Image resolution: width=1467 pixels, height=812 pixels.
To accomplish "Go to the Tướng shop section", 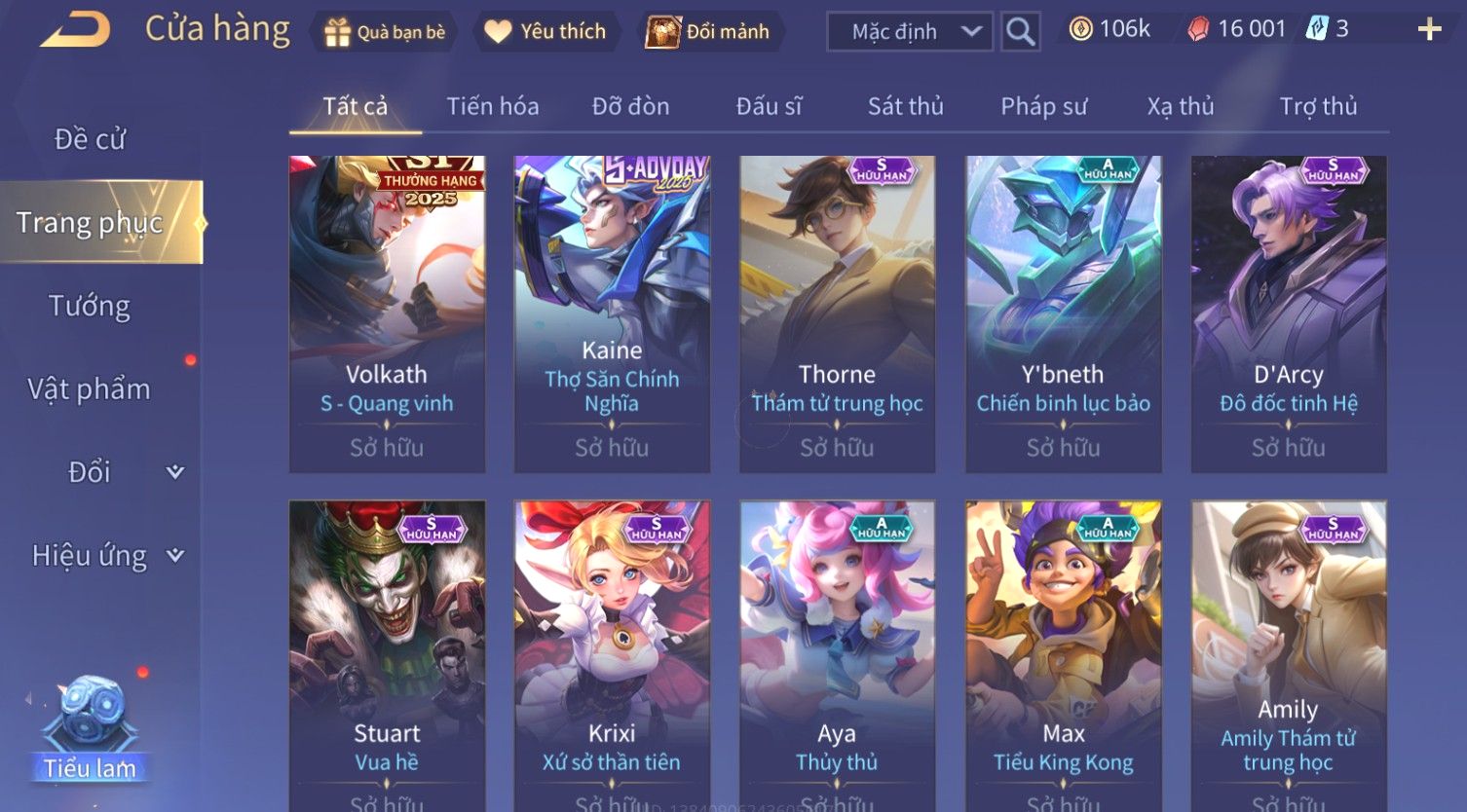I will point(90,306).
